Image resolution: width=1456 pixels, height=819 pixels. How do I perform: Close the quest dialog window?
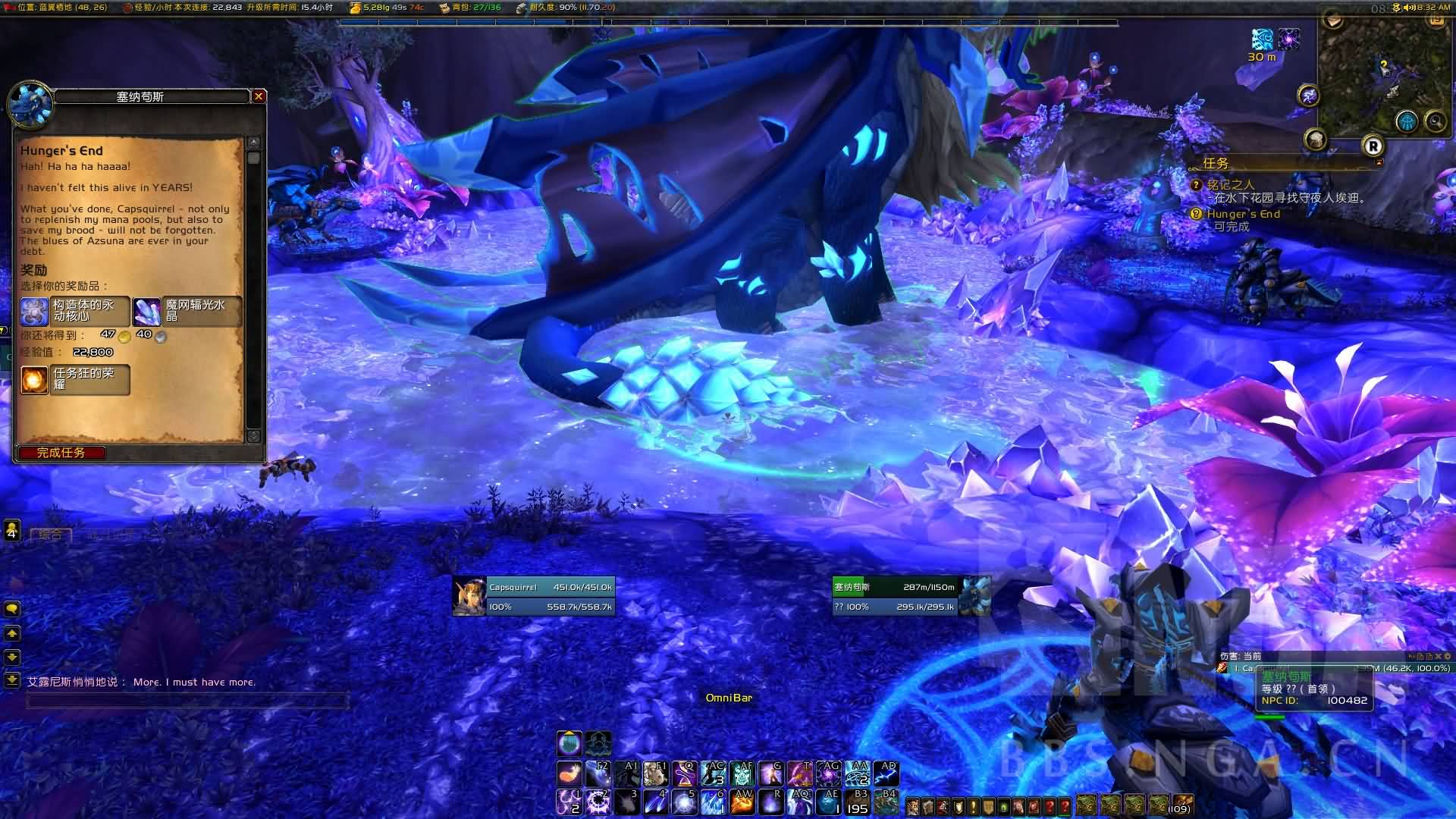[x=259, y=96]
